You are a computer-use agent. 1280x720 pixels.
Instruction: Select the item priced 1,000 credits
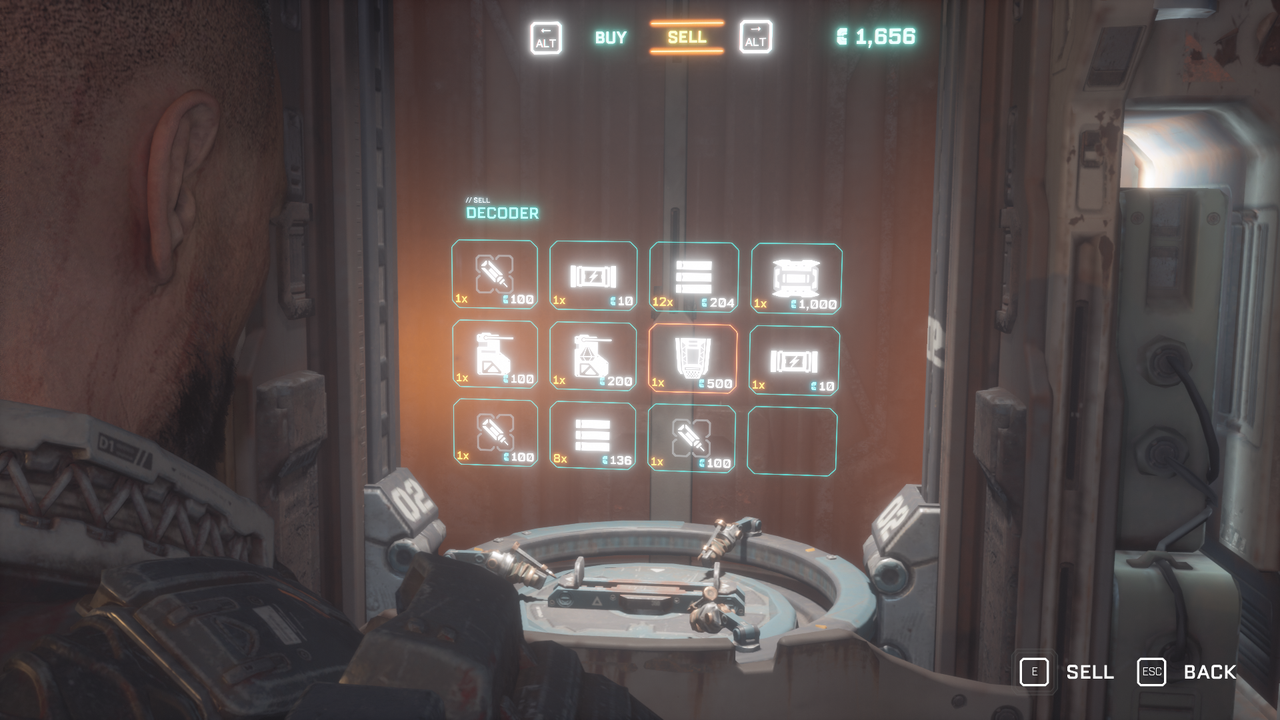pos(794,275)
